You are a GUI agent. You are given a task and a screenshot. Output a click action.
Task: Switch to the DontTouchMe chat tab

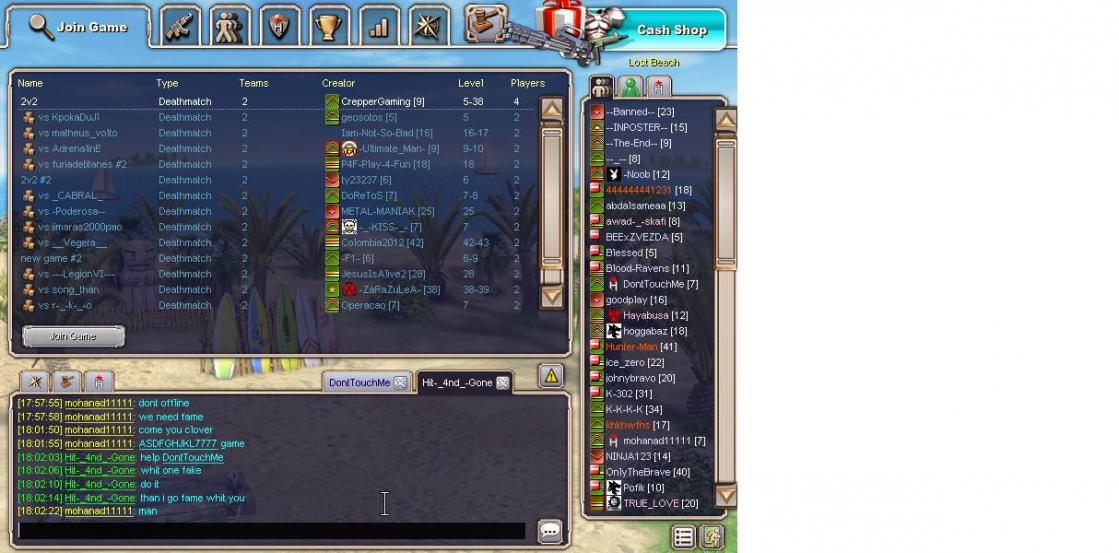tap(360, 383)
